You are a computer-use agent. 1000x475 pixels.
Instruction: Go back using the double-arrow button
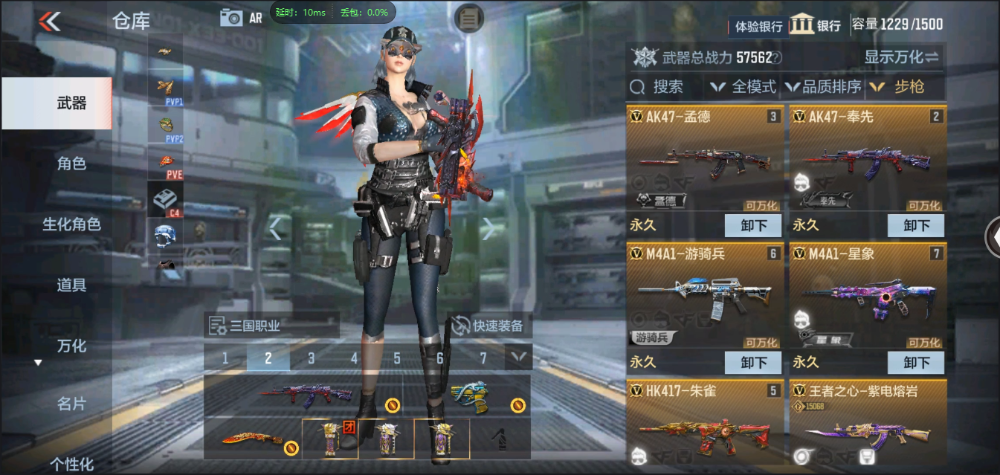[x=49, y=20]
